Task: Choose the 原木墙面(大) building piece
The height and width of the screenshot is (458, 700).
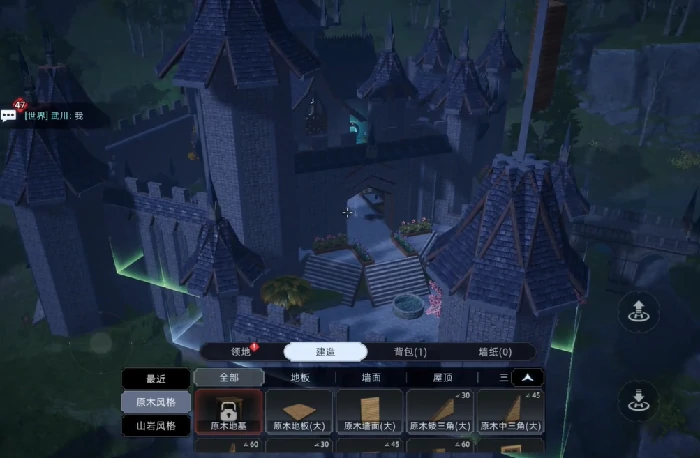Action: point(369,412)
